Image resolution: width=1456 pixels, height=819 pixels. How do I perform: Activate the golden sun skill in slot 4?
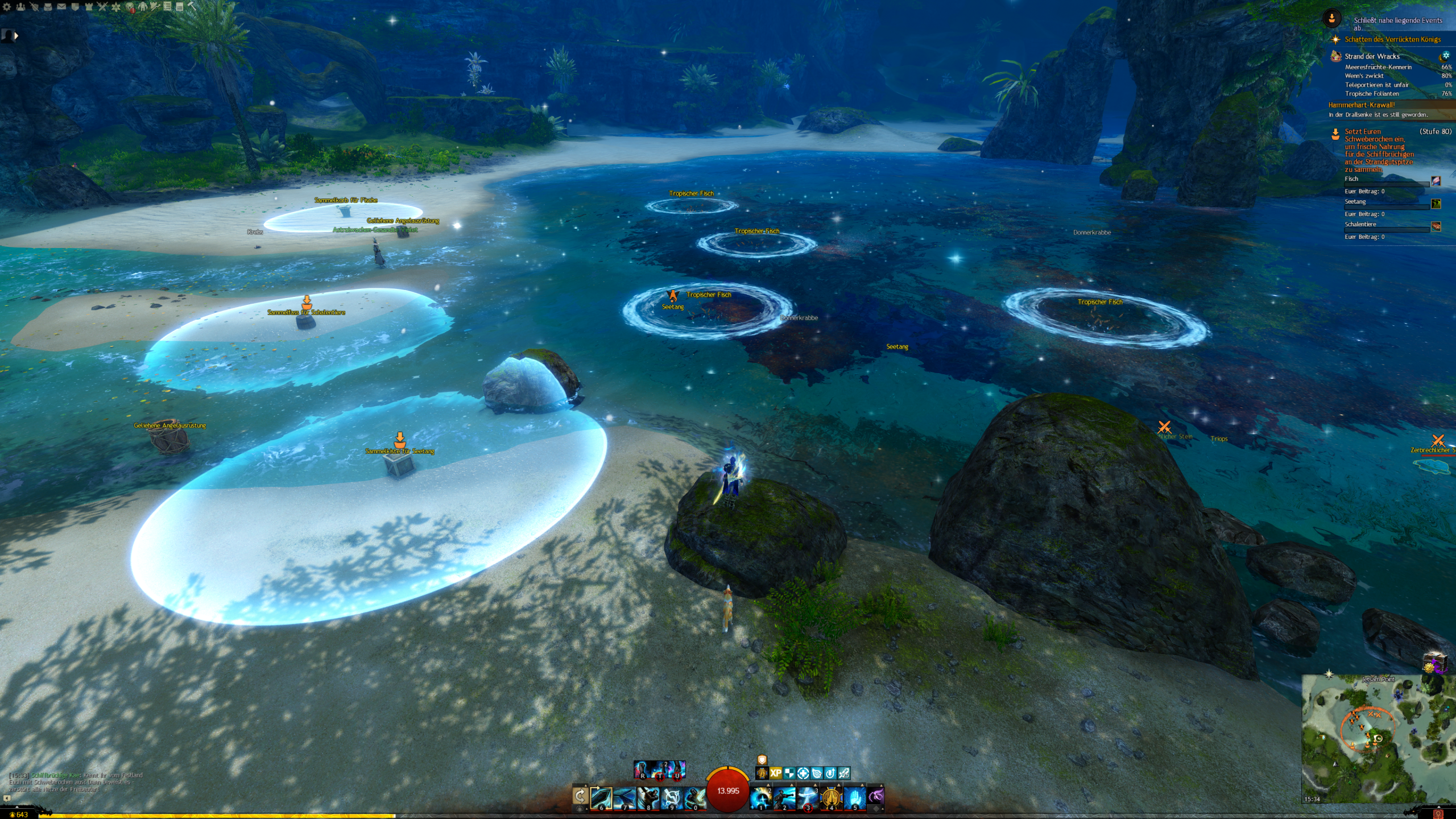pos(831,798)
